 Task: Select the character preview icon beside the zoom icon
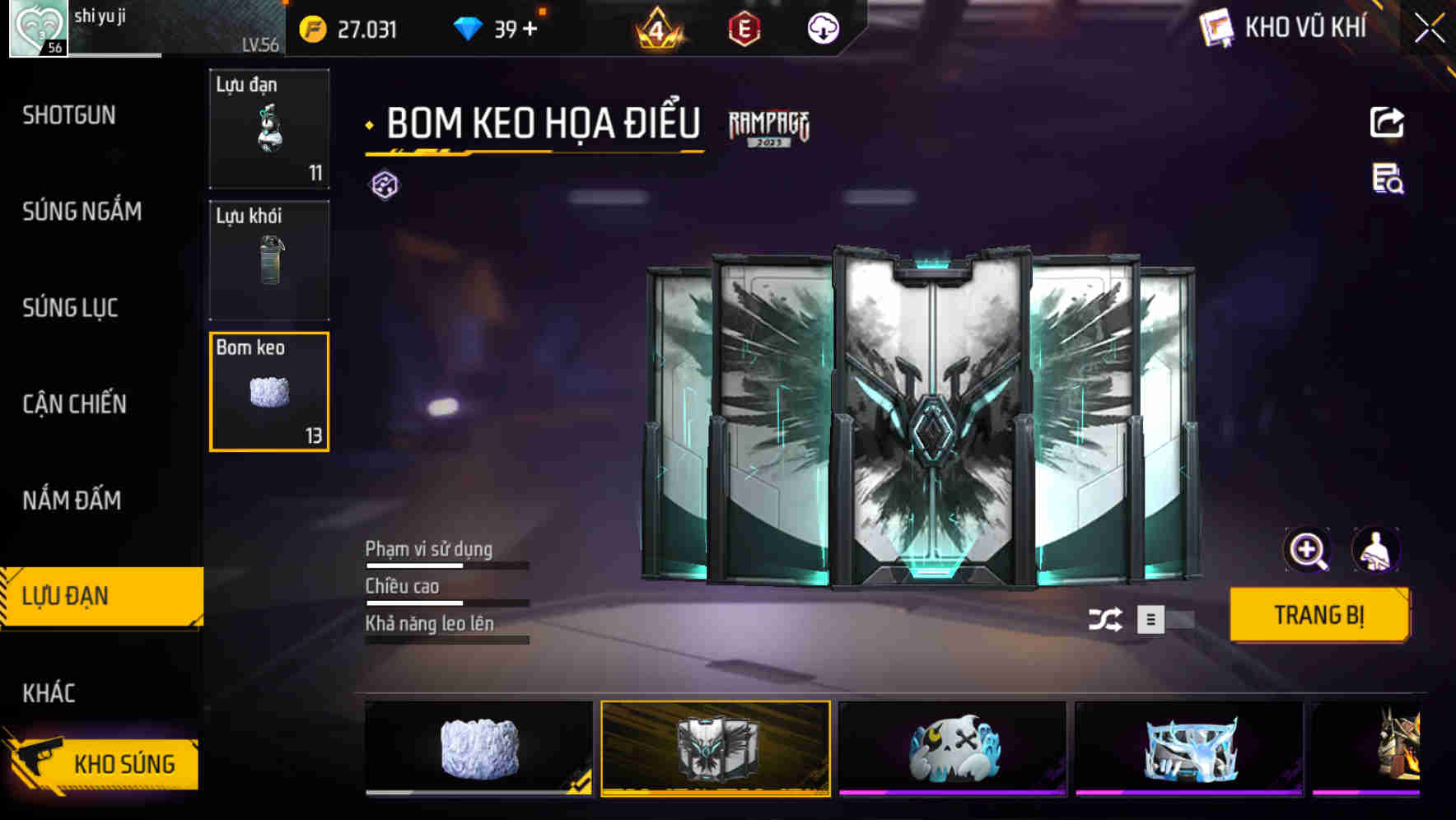pos(1377,549)
